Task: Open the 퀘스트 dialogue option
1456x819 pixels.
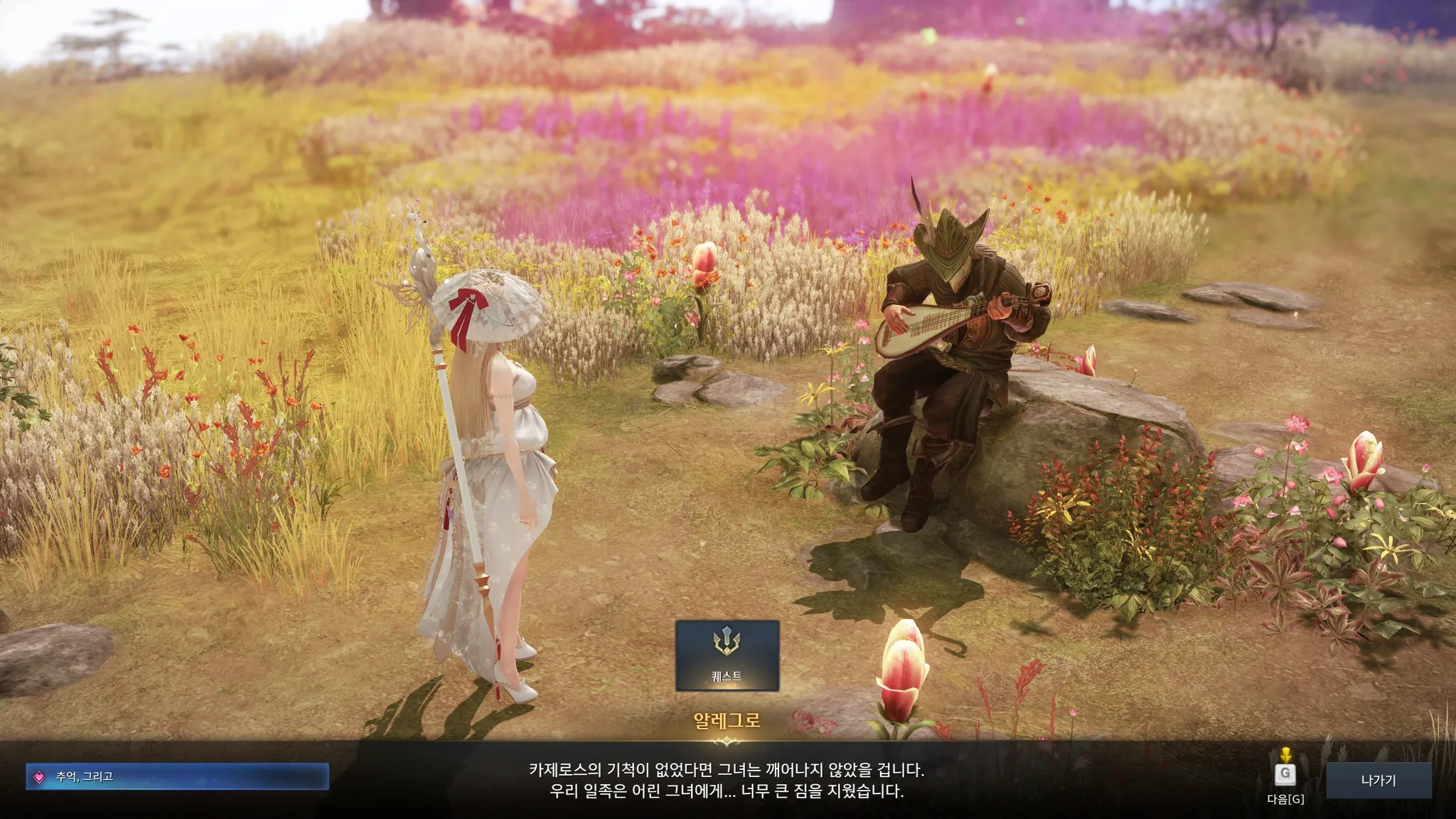Action: pos(727,655)
